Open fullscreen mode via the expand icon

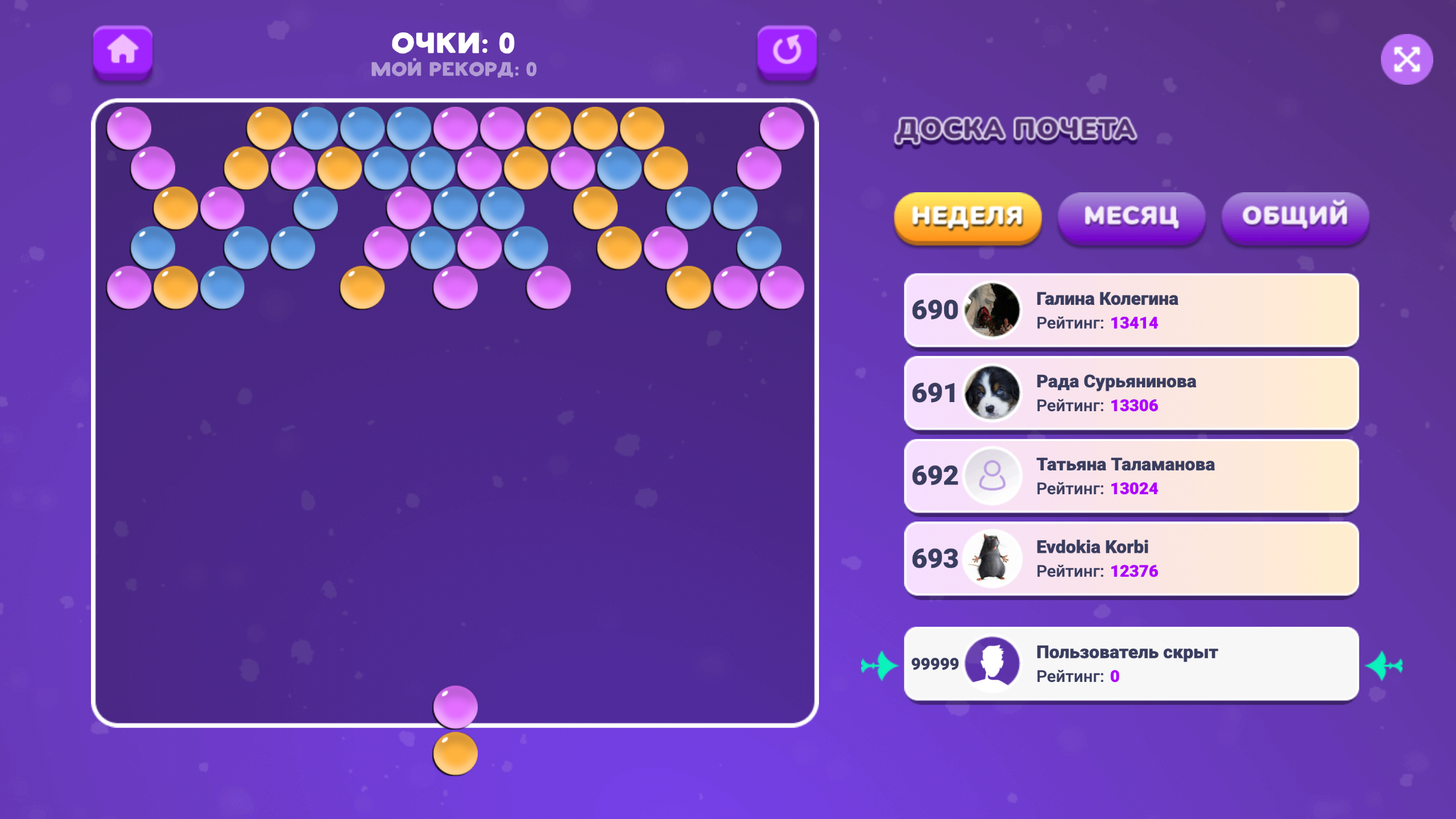click(1407, 59)
